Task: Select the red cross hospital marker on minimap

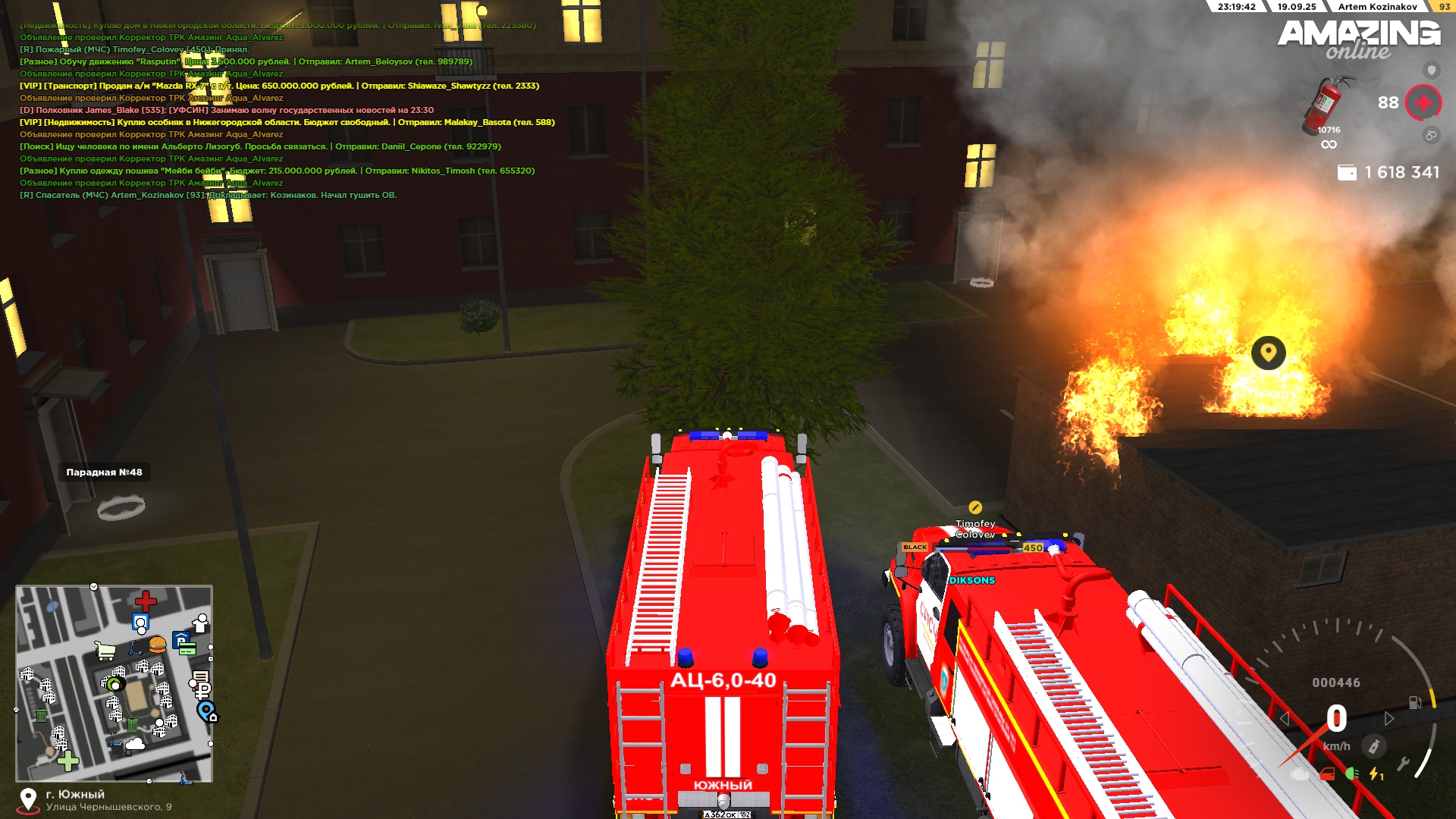Action: [x=146, y=602]
